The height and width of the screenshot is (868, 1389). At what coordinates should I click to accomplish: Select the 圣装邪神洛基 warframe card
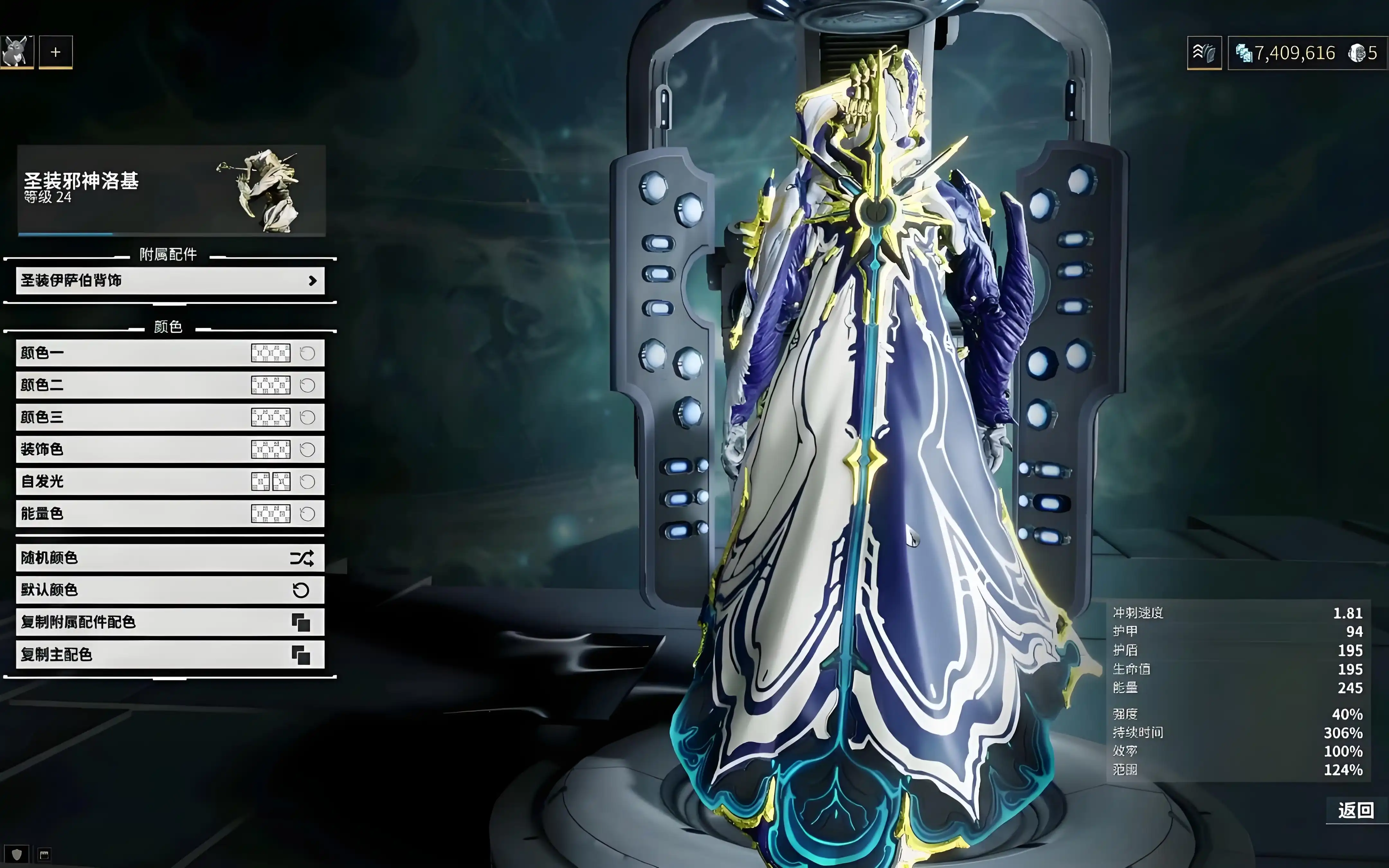point(171,190)
